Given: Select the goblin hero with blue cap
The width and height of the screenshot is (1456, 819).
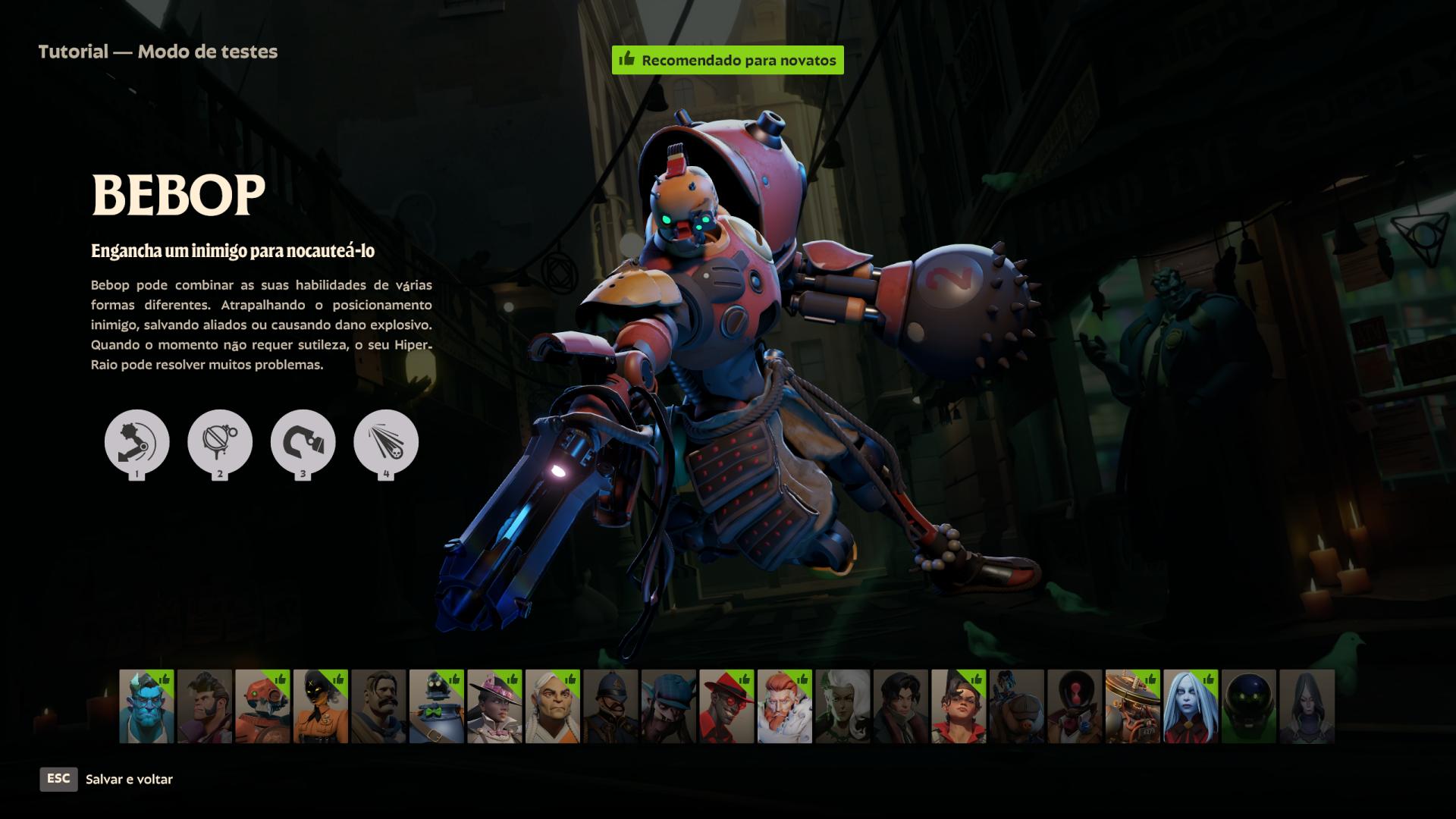Looking at the screenshot, I should [669, 707].
